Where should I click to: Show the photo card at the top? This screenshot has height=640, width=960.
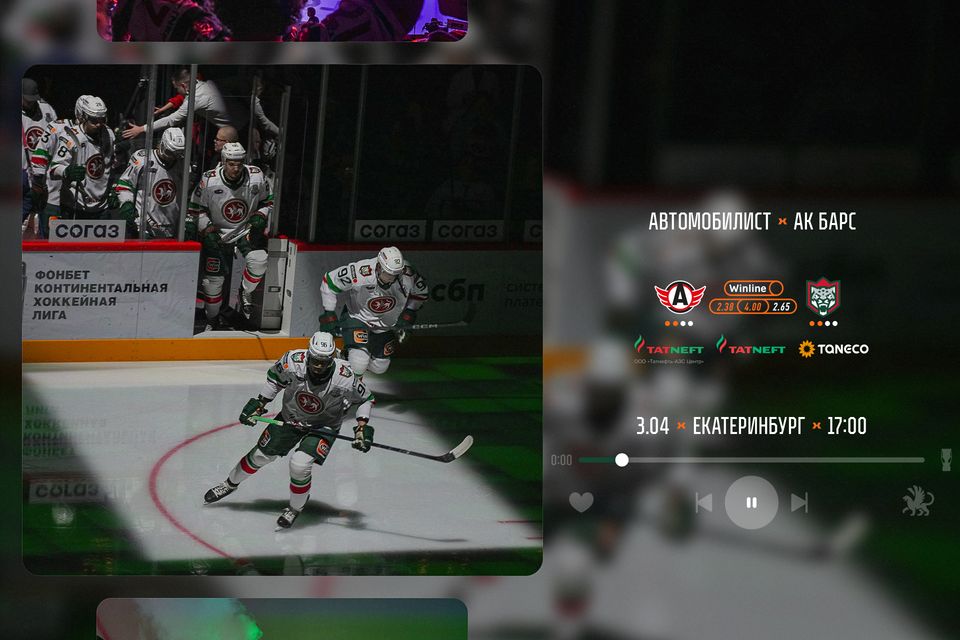[x=282, y=20]
